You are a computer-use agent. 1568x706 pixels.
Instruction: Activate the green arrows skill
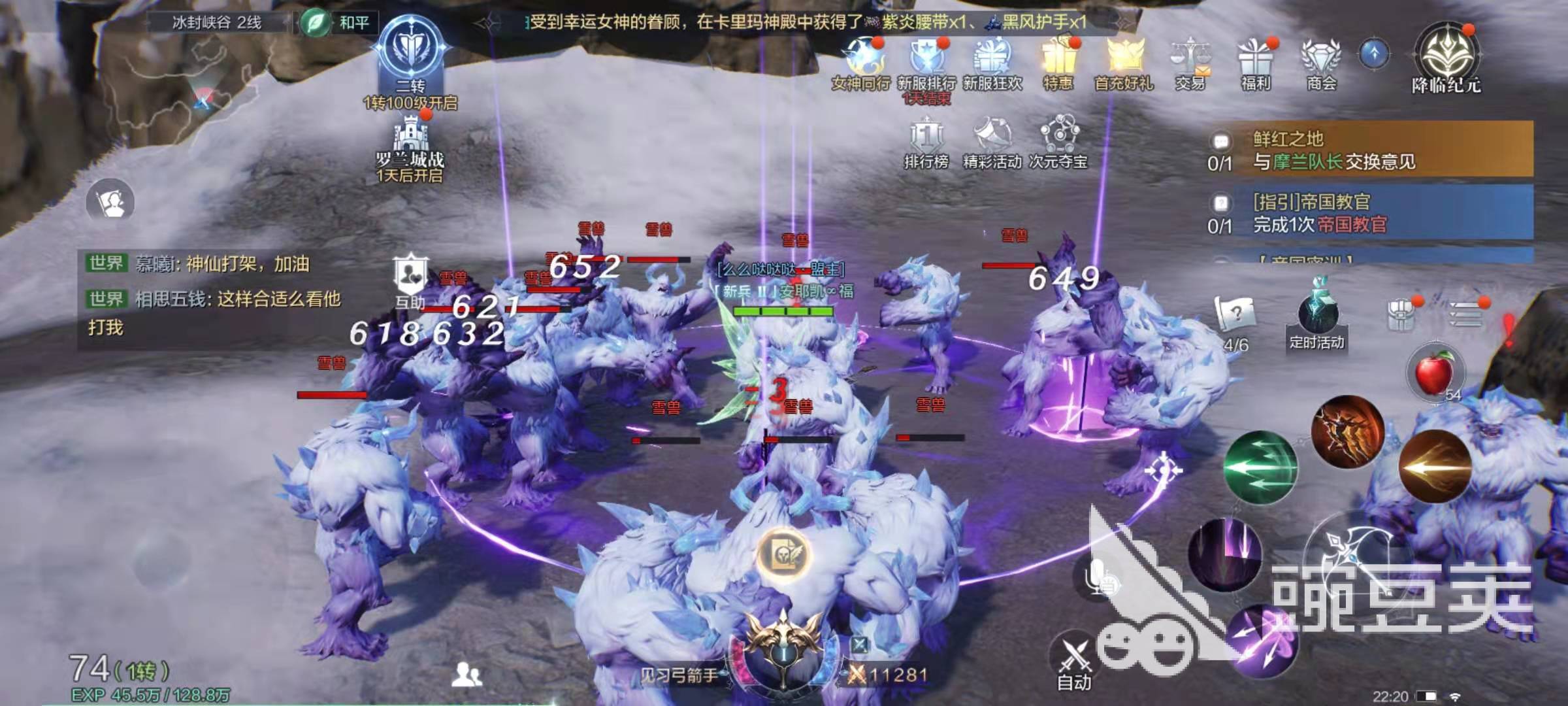[x=1260, y=467]
